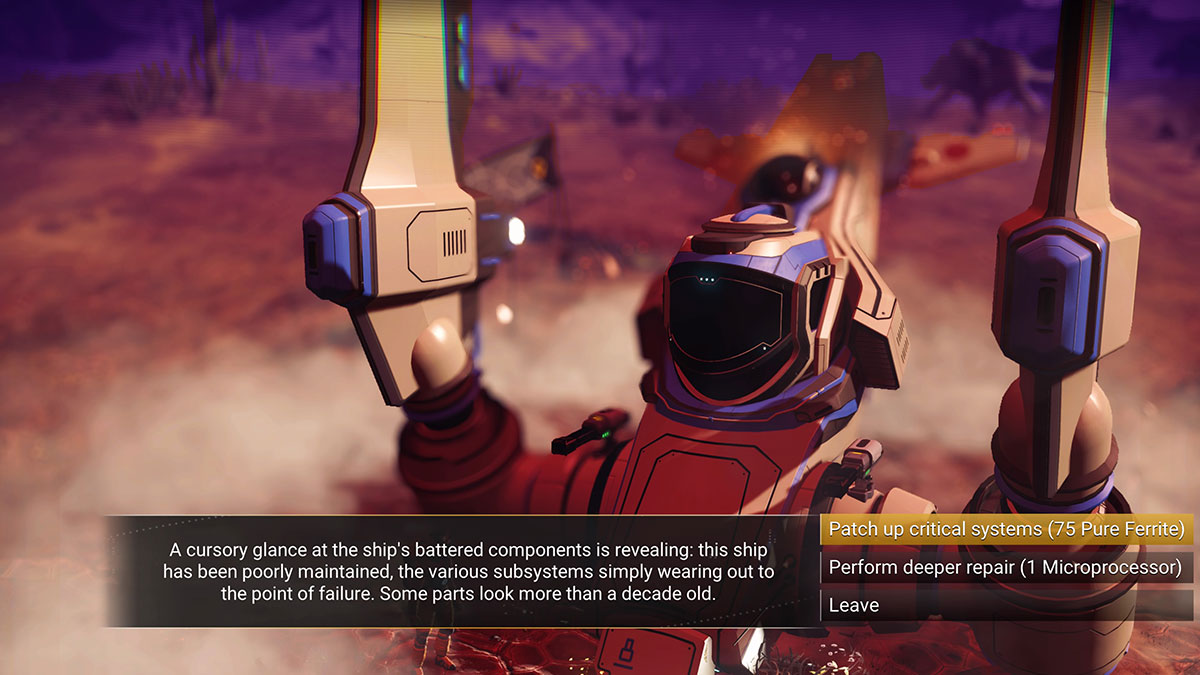Choose Patch up critical systems option
The width and height of the screenshot is (1200, 675).
pyautogui.click(x=1006, y=530)
